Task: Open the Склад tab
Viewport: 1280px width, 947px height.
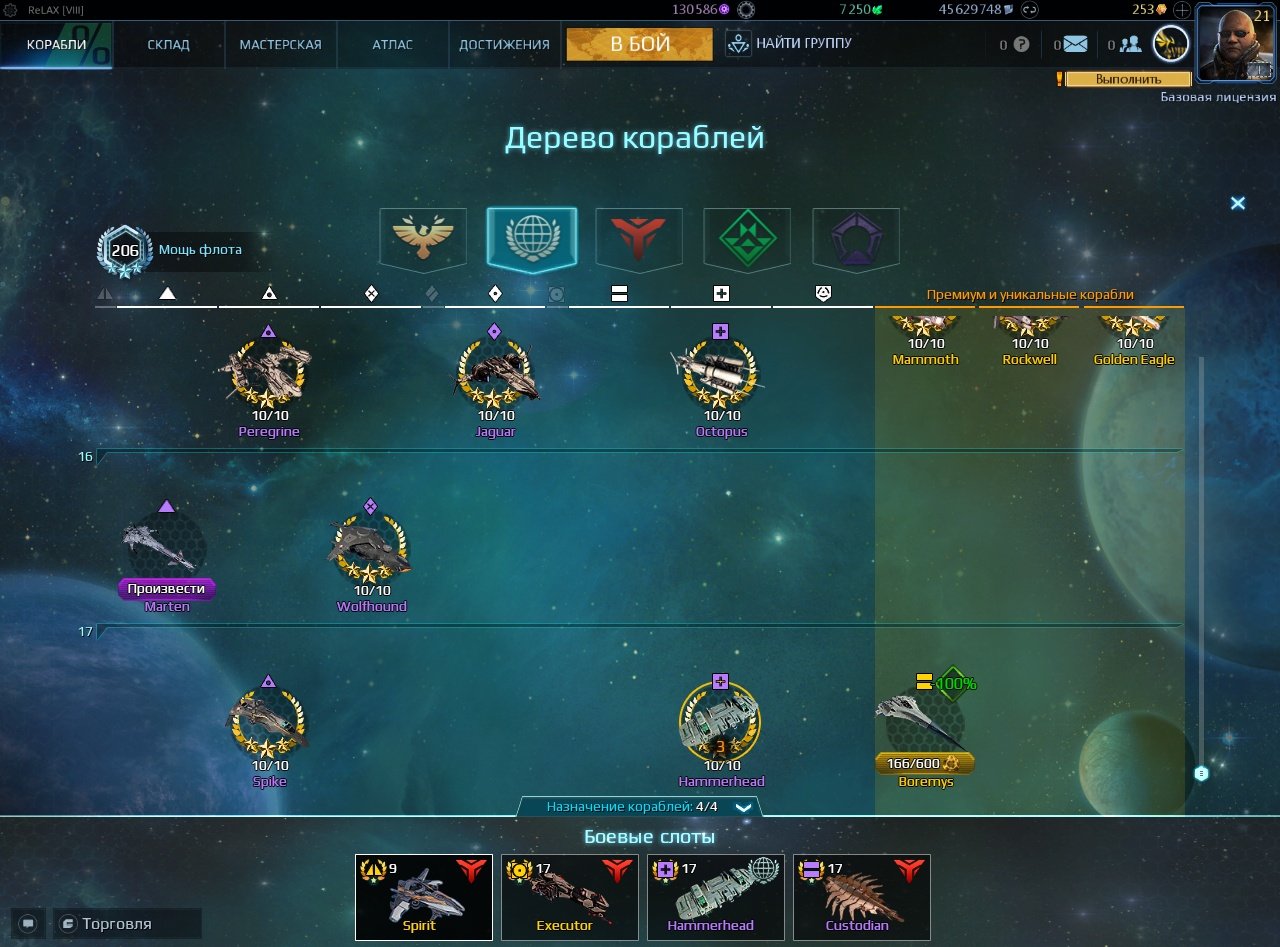Action: [x=168, y=45]
